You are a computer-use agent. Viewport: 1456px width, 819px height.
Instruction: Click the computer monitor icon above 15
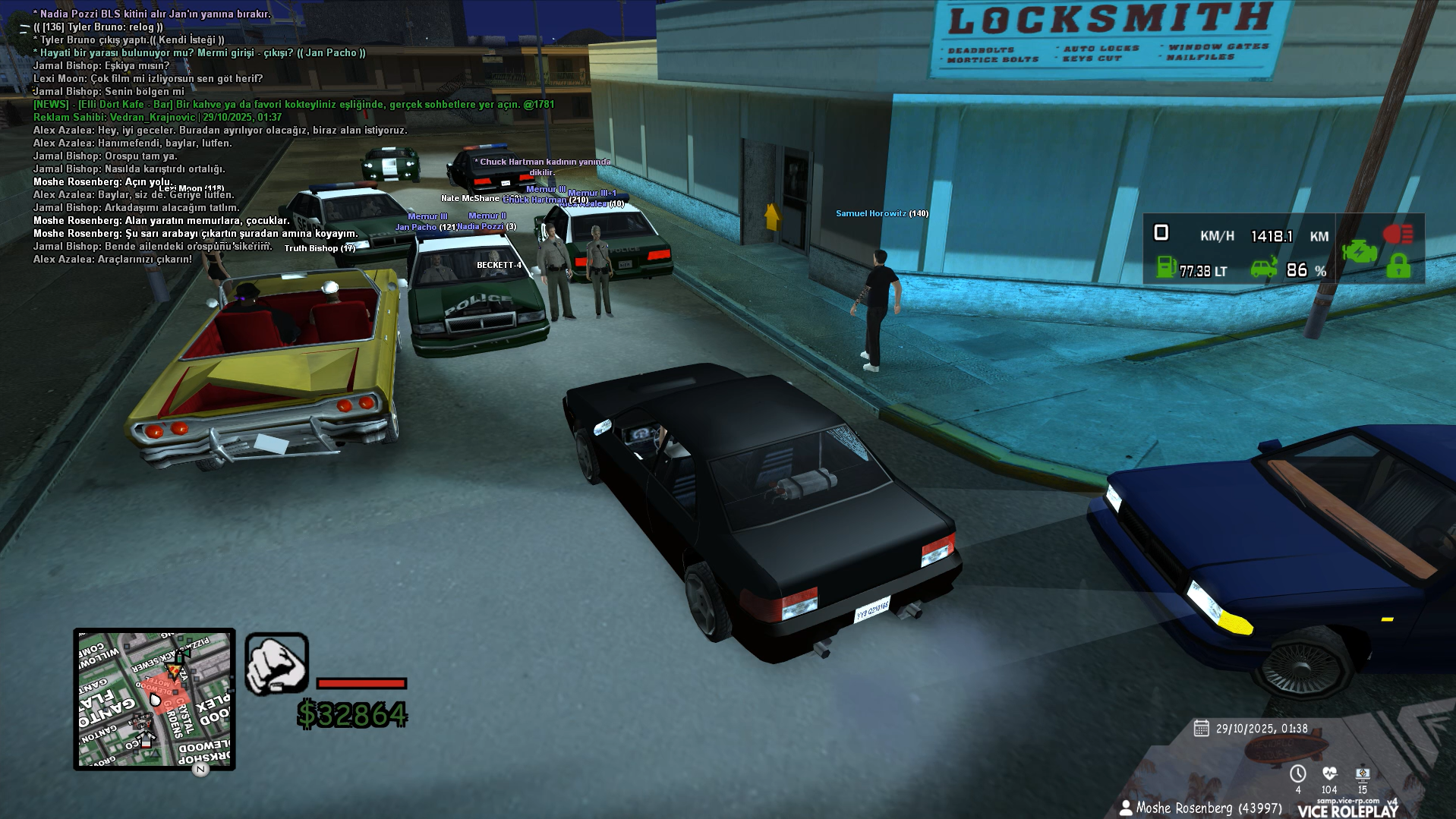click(1363, 773)
